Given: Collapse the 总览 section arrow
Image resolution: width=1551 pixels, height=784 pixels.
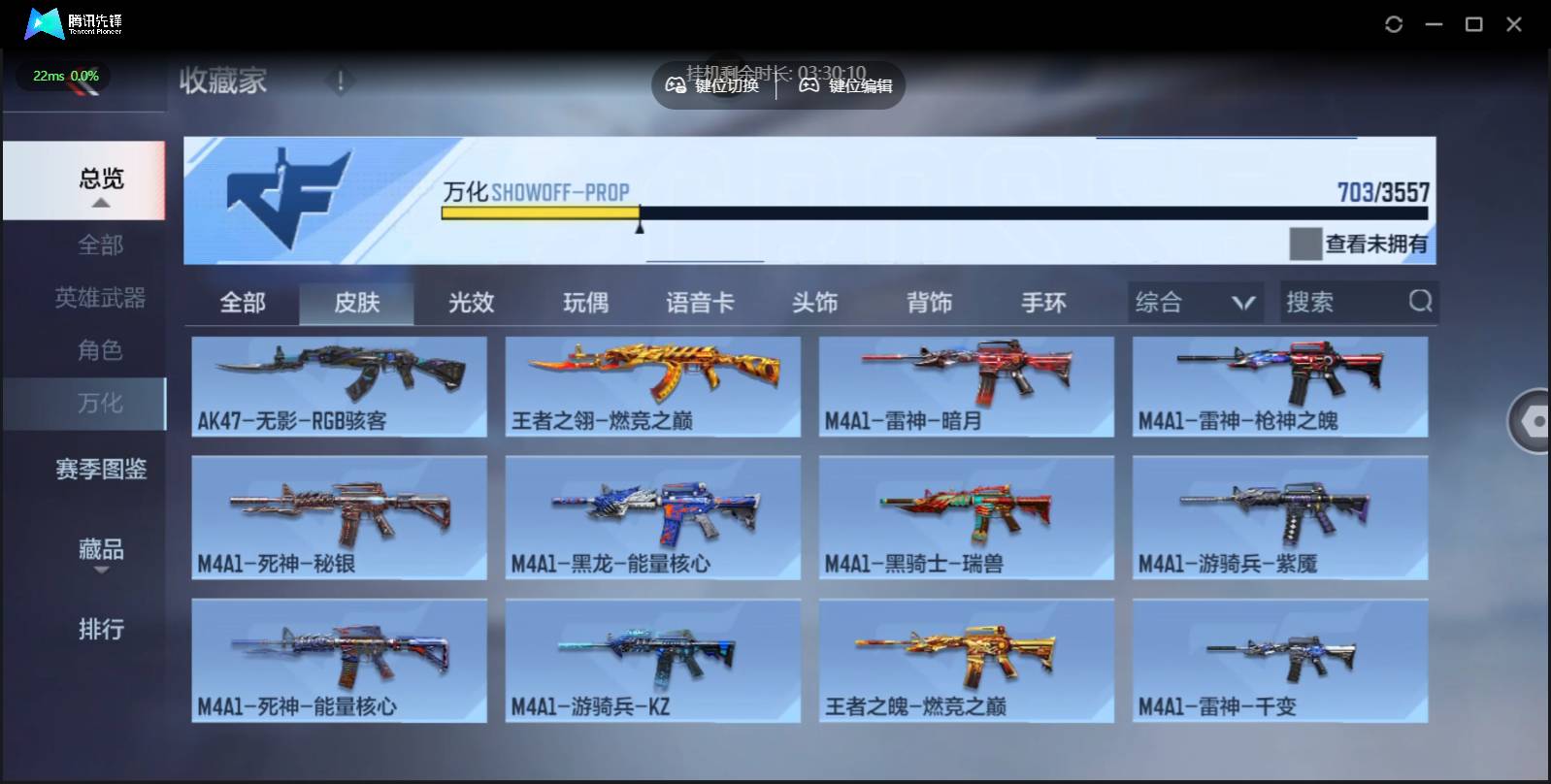Looking at the screenshot, I should pos(100,203).
